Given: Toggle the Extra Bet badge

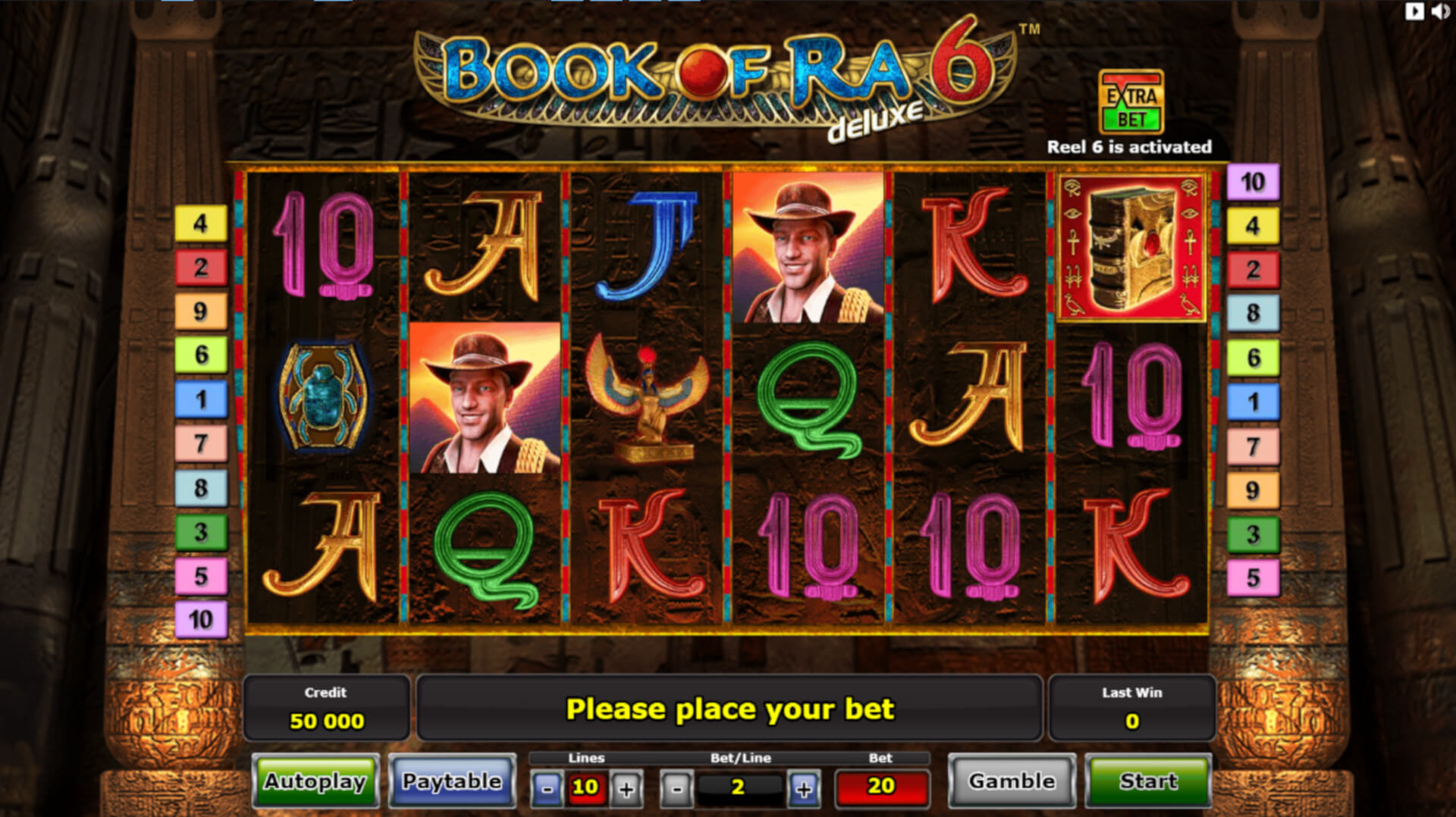Looking at the screenshot, I should pyautogui.click(x=1131, y=102).
